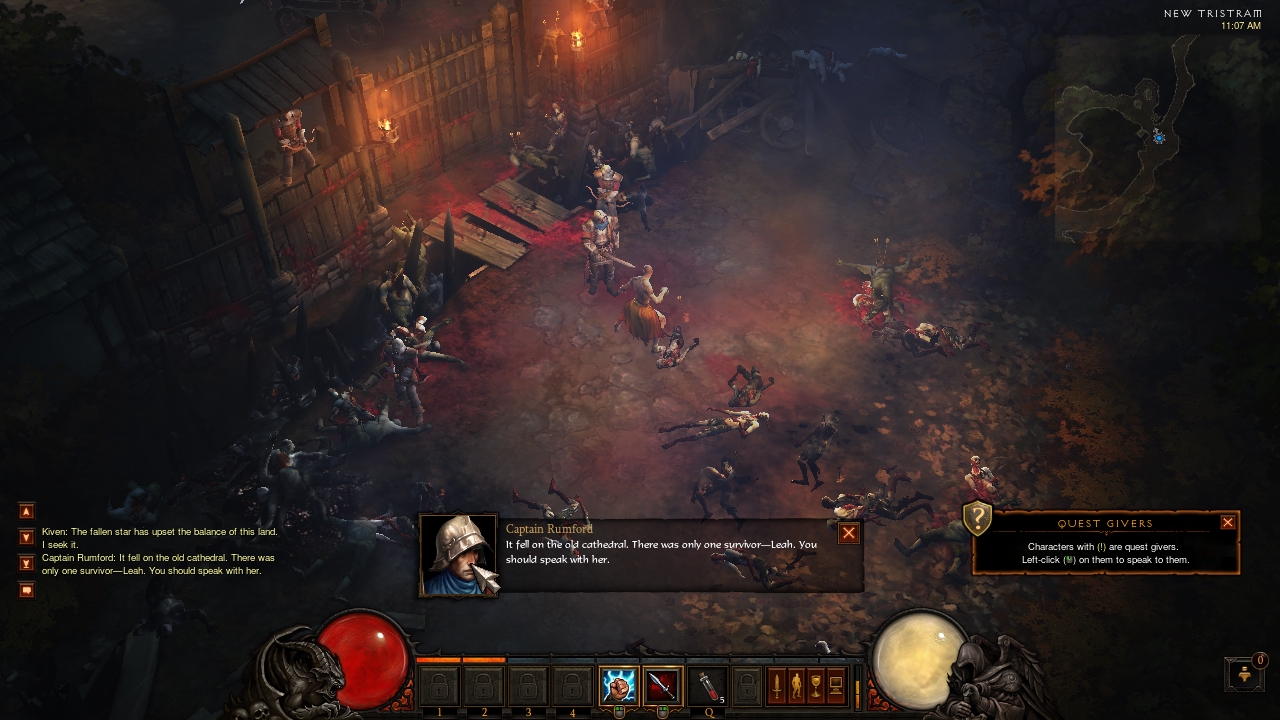Open the golden chalice menu button
Screen dimensions: 1280x720
tap(816, 686)
